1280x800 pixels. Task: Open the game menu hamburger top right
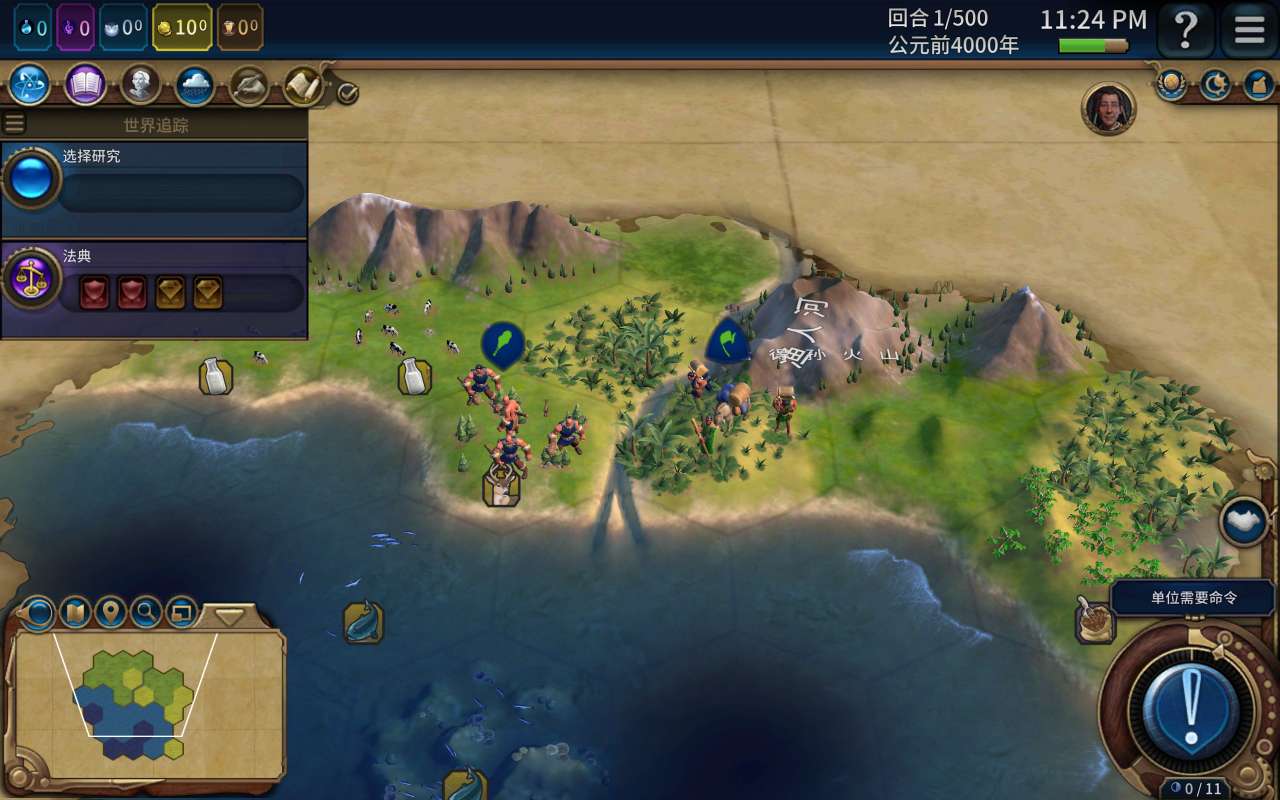tap(1248, 30)
